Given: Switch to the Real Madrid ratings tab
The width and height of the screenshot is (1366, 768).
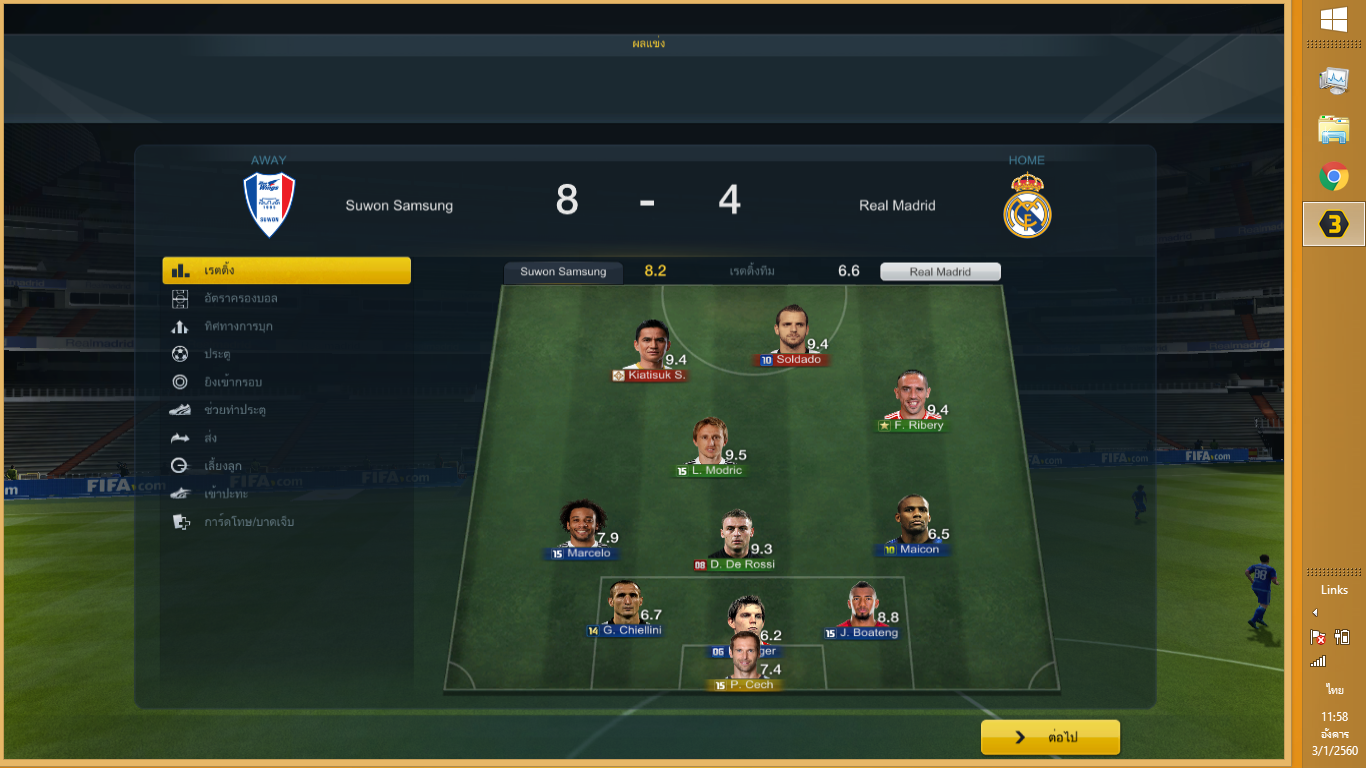Looking at the screenshot, I should pyautogui.click(x=940, y=272).
